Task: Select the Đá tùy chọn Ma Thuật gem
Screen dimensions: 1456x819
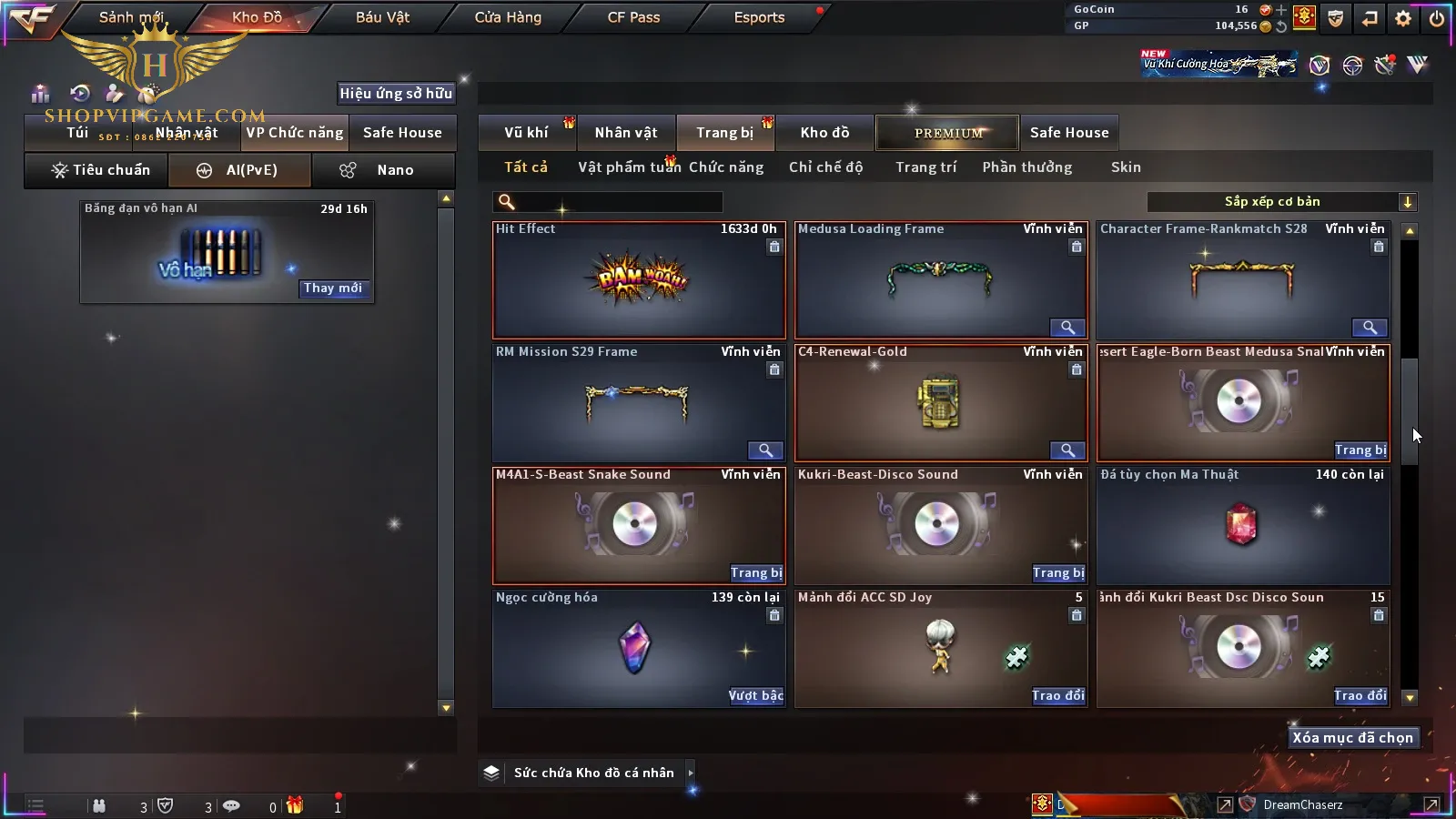Action: click(1242, 526)
